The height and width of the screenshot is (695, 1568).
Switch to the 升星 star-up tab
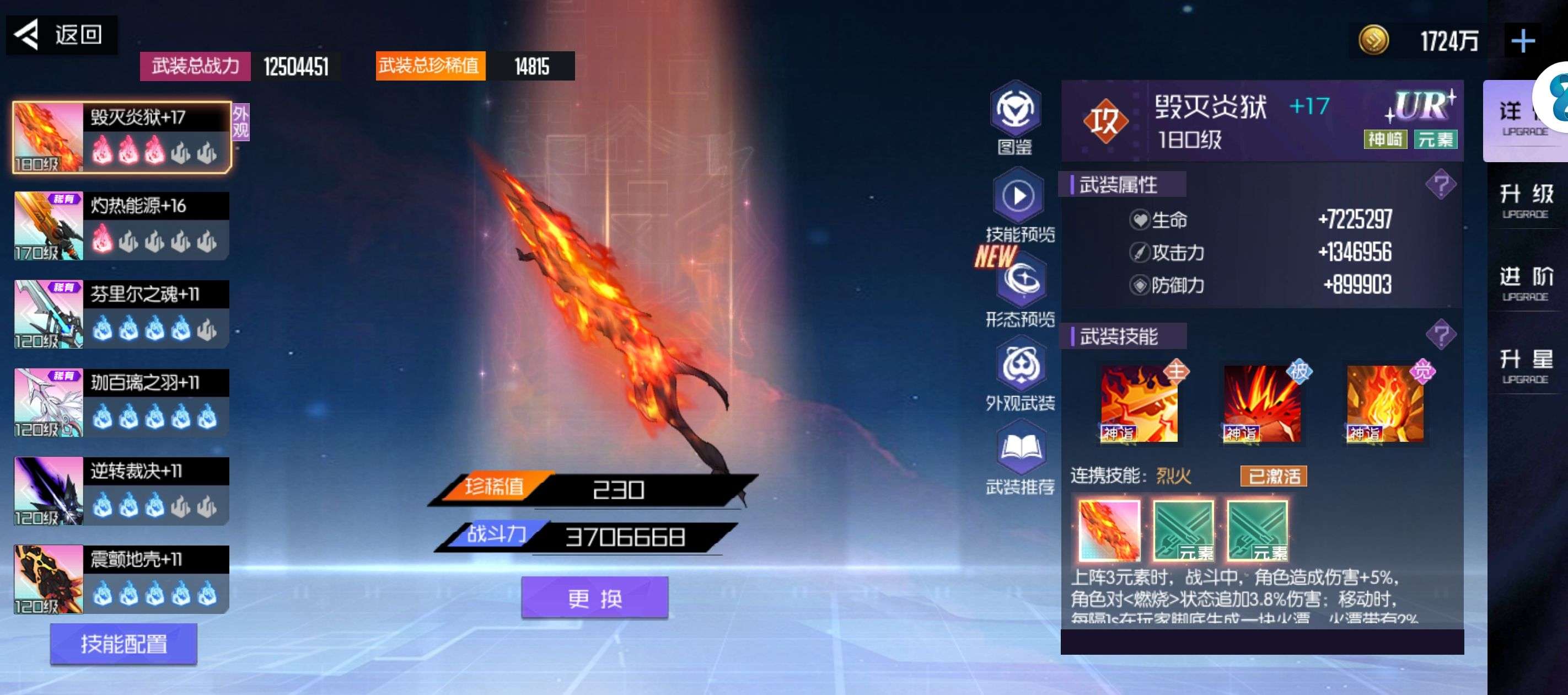coord(1526,366)
